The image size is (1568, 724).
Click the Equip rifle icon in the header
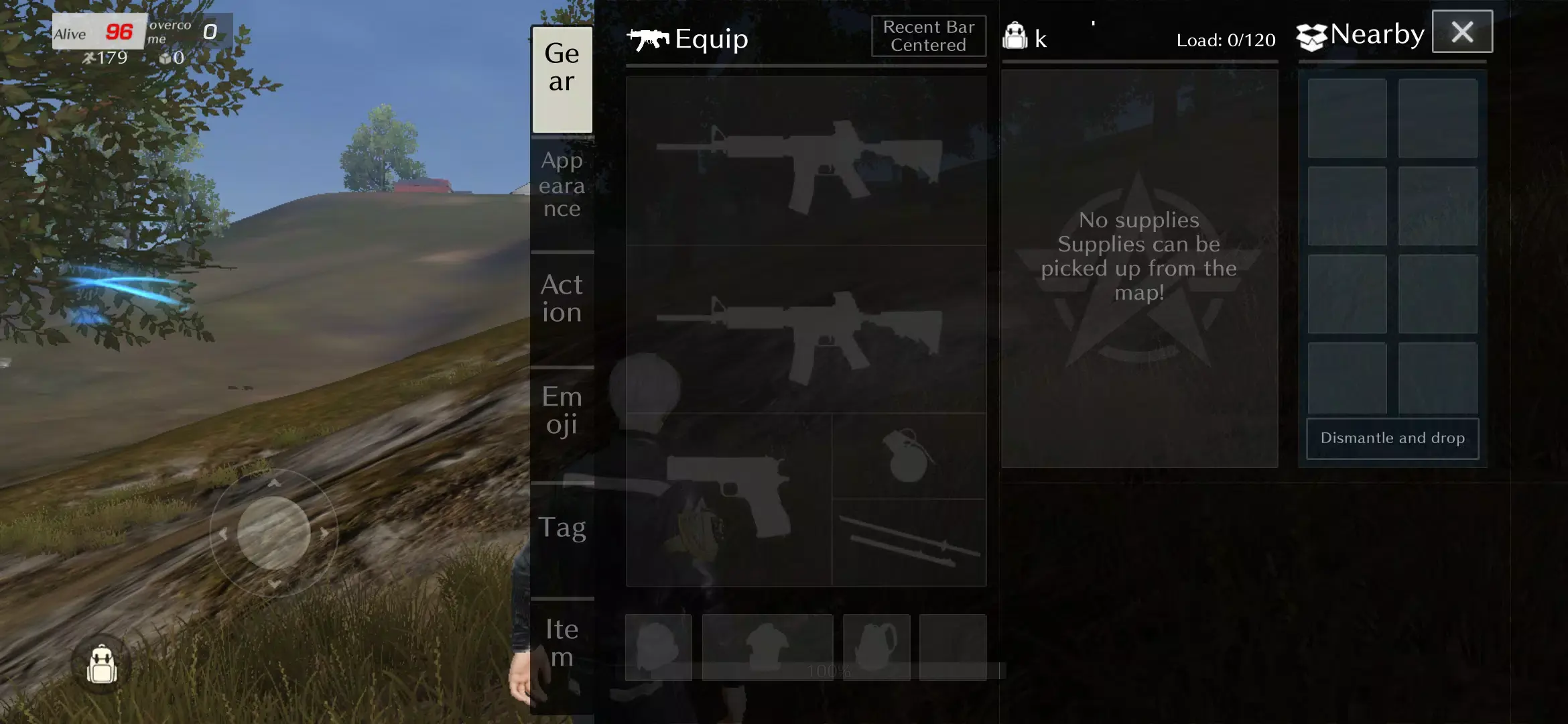(x=647, y=39)
